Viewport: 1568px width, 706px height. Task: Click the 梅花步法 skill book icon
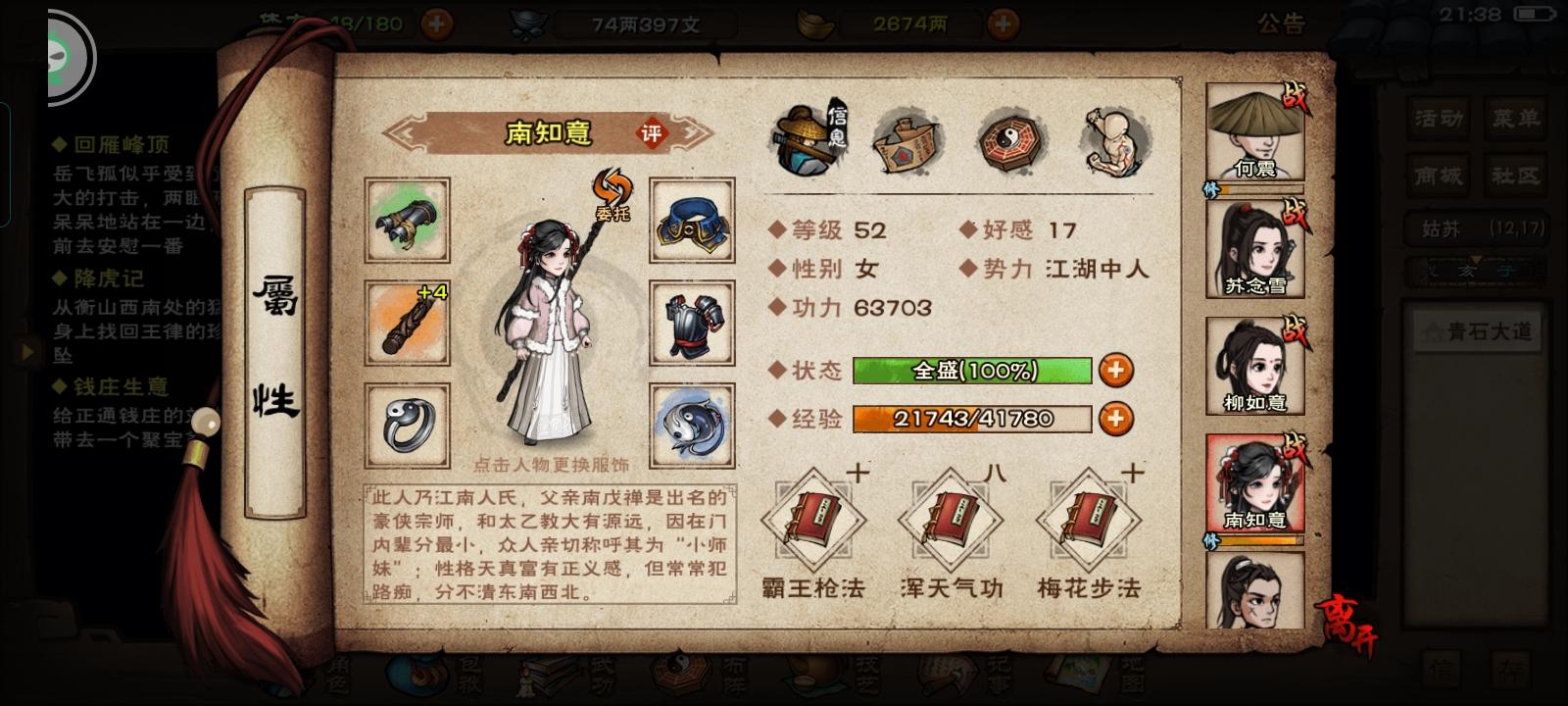point(1088,520)
